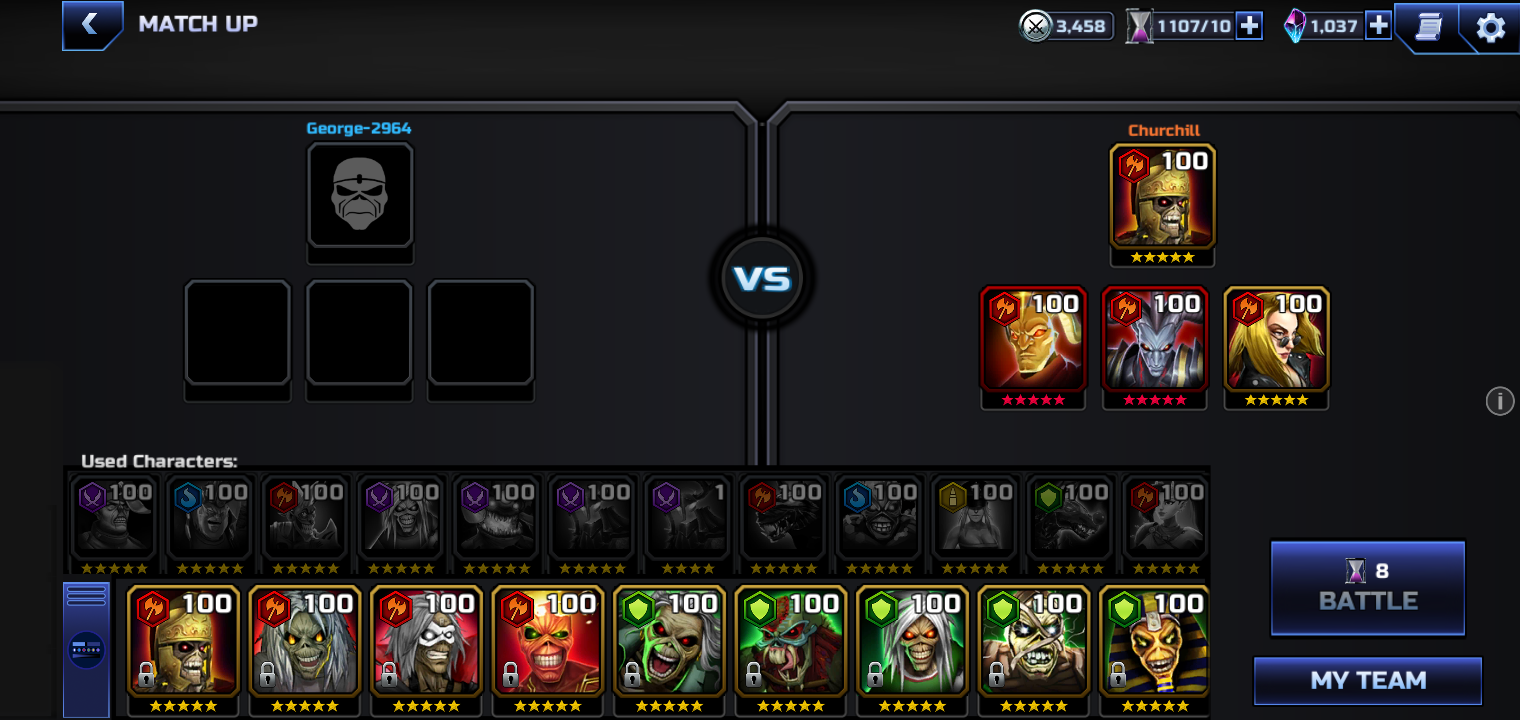This screenshot has width=1520, height=720.
Task: Add more purple gem currency
Action: click(x=1378, y=26)
